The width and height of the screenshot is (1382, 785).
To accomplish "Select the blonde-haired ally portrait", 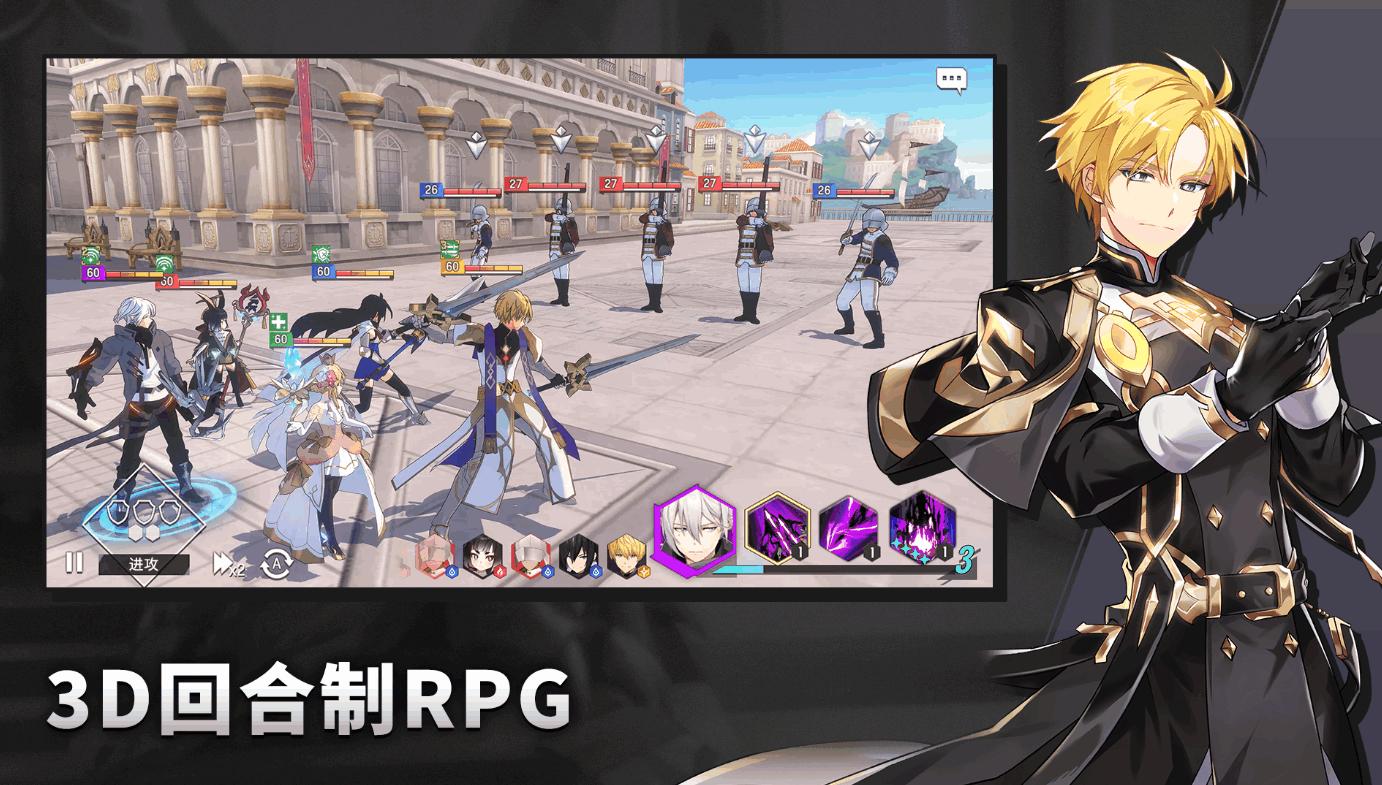I will click(x=628, y=550).
